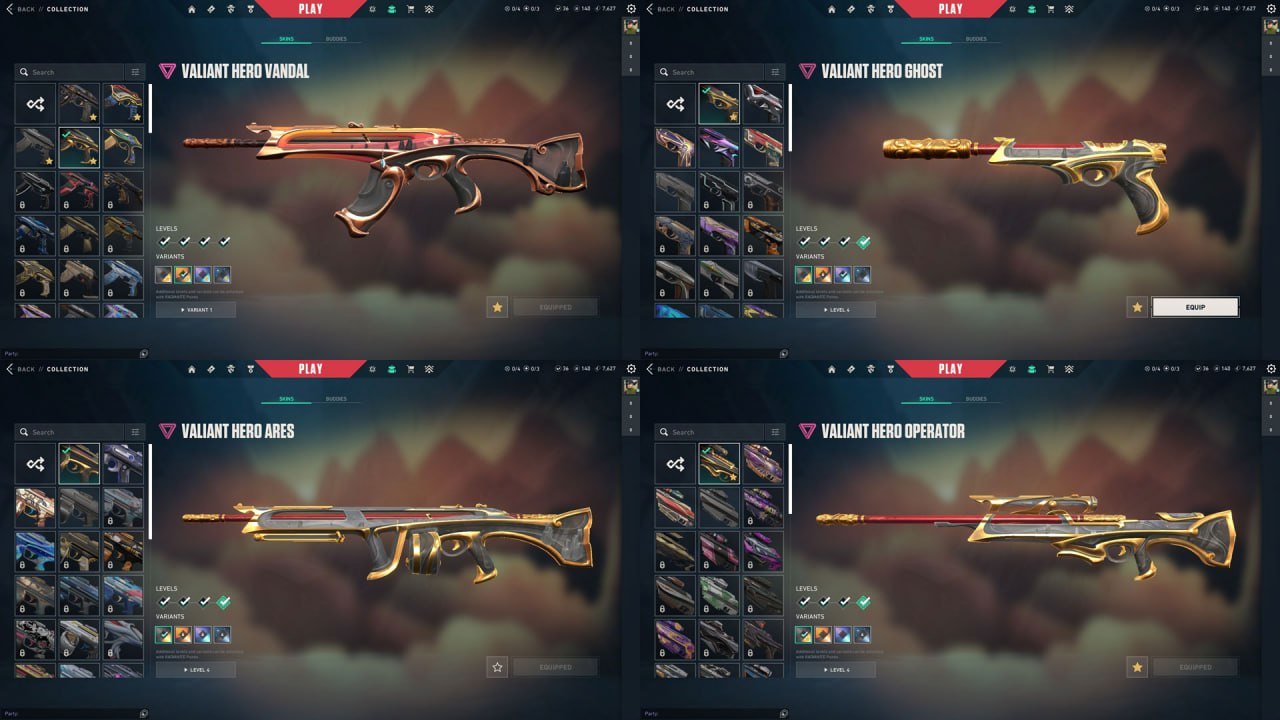Open the settings gear icon
The width and height of the screenshot is (1280, 720).
630,8
